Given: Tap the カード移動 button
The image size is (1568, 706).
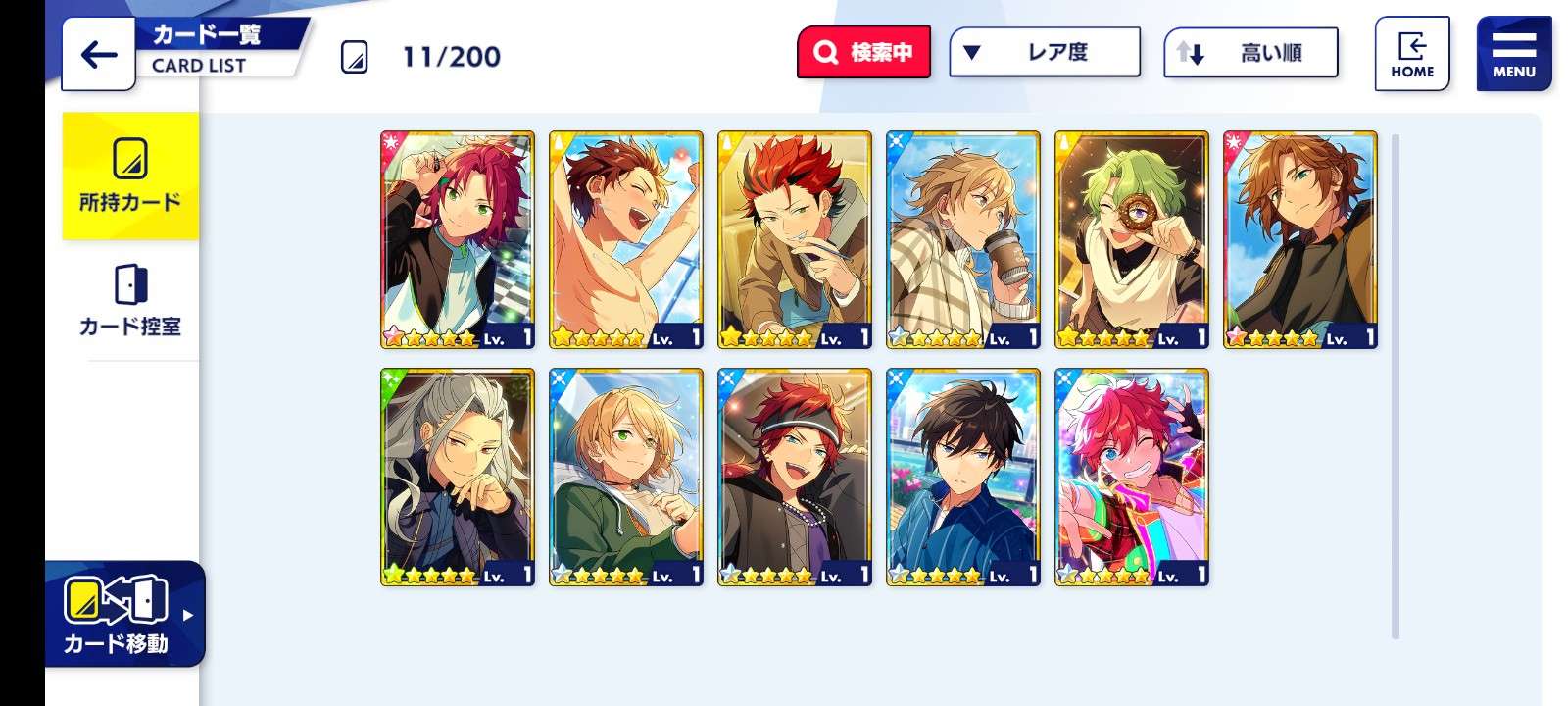Looking at the screenshot, I should [122, 614].
